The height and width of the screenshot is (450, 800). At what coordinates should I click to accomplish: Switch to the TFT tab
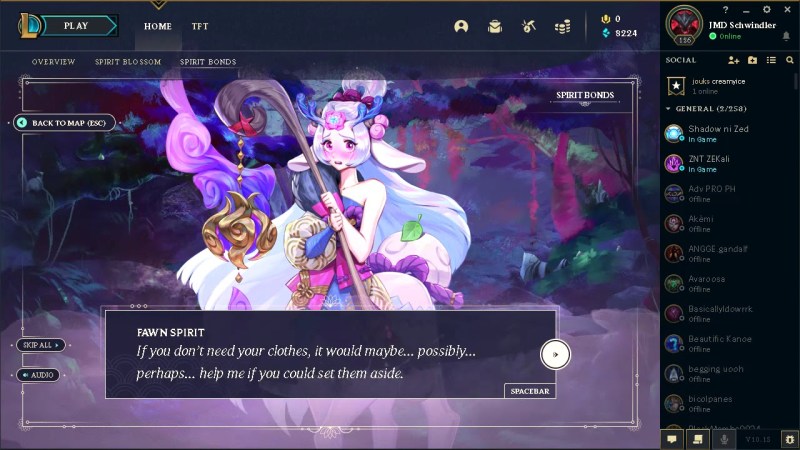[x=200, y=26]
